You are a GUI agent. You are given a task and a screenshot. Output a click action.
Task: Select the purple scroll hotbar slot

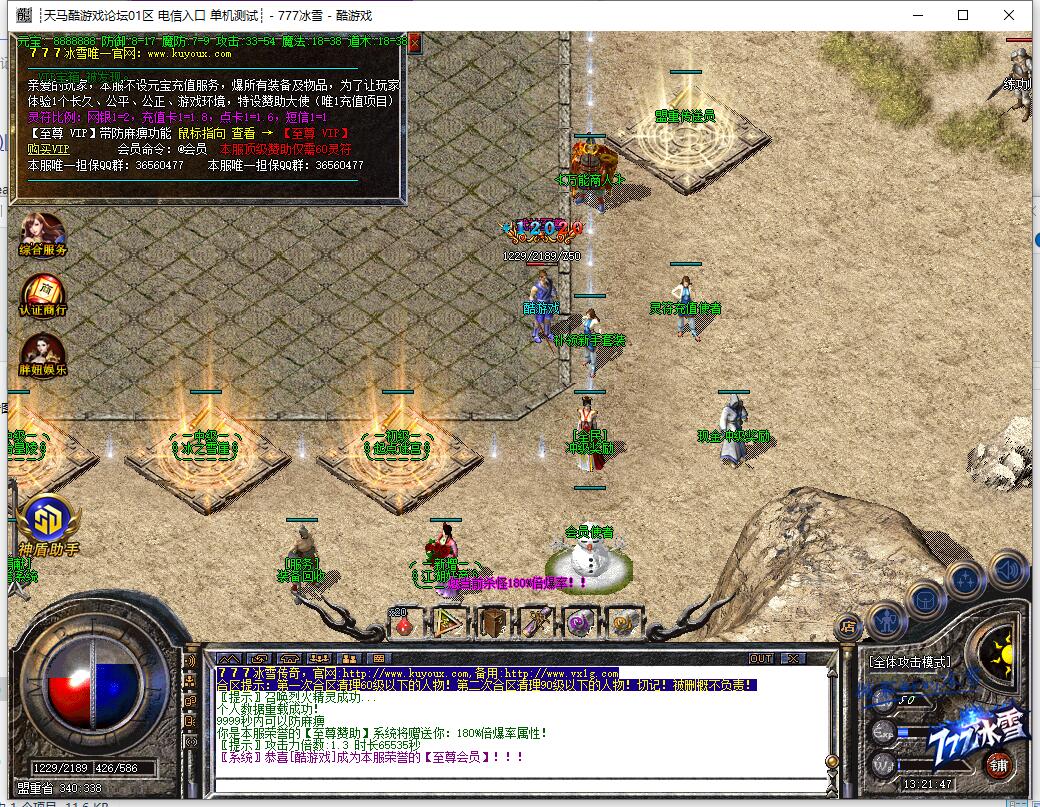537,623
